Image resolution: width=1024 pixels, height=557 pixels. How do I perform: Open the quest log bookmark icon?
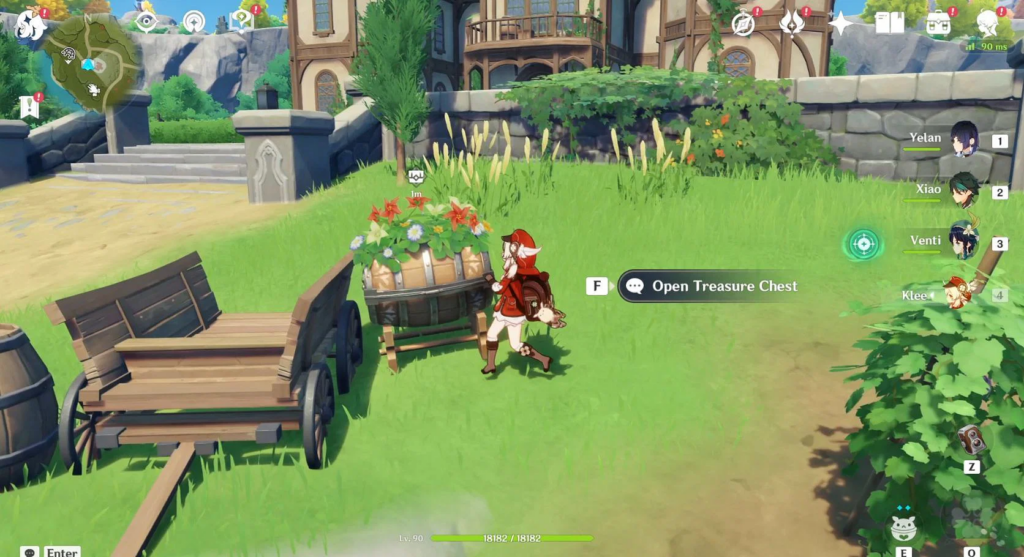point(28,105)
